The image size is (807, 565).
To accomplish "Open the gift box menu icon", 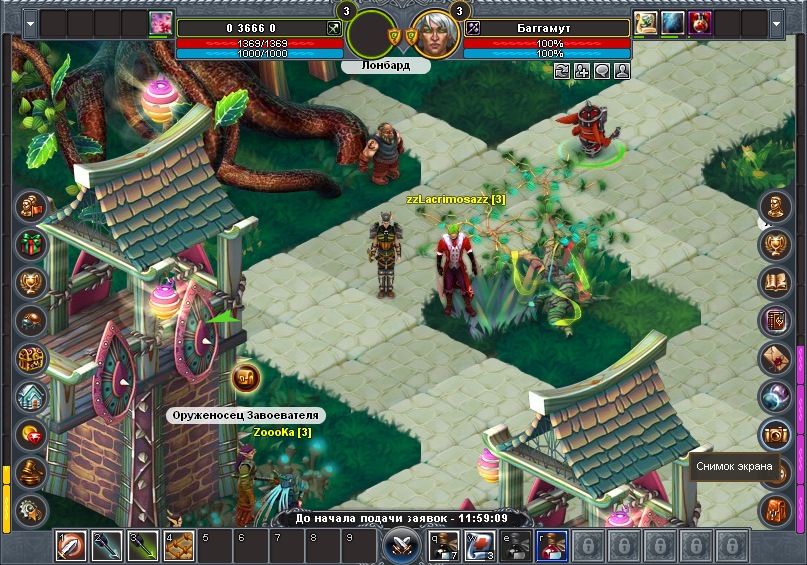I will tap(31, 243).
